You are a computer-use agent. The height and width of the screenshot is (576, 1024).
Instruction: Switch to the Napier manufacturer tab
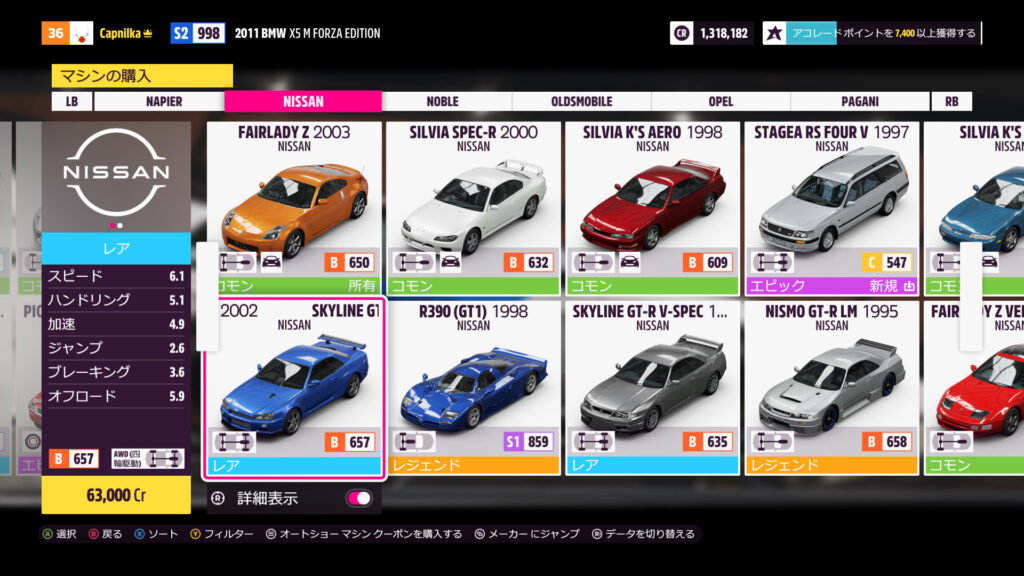pyautogui.click(x=163, y=101)
